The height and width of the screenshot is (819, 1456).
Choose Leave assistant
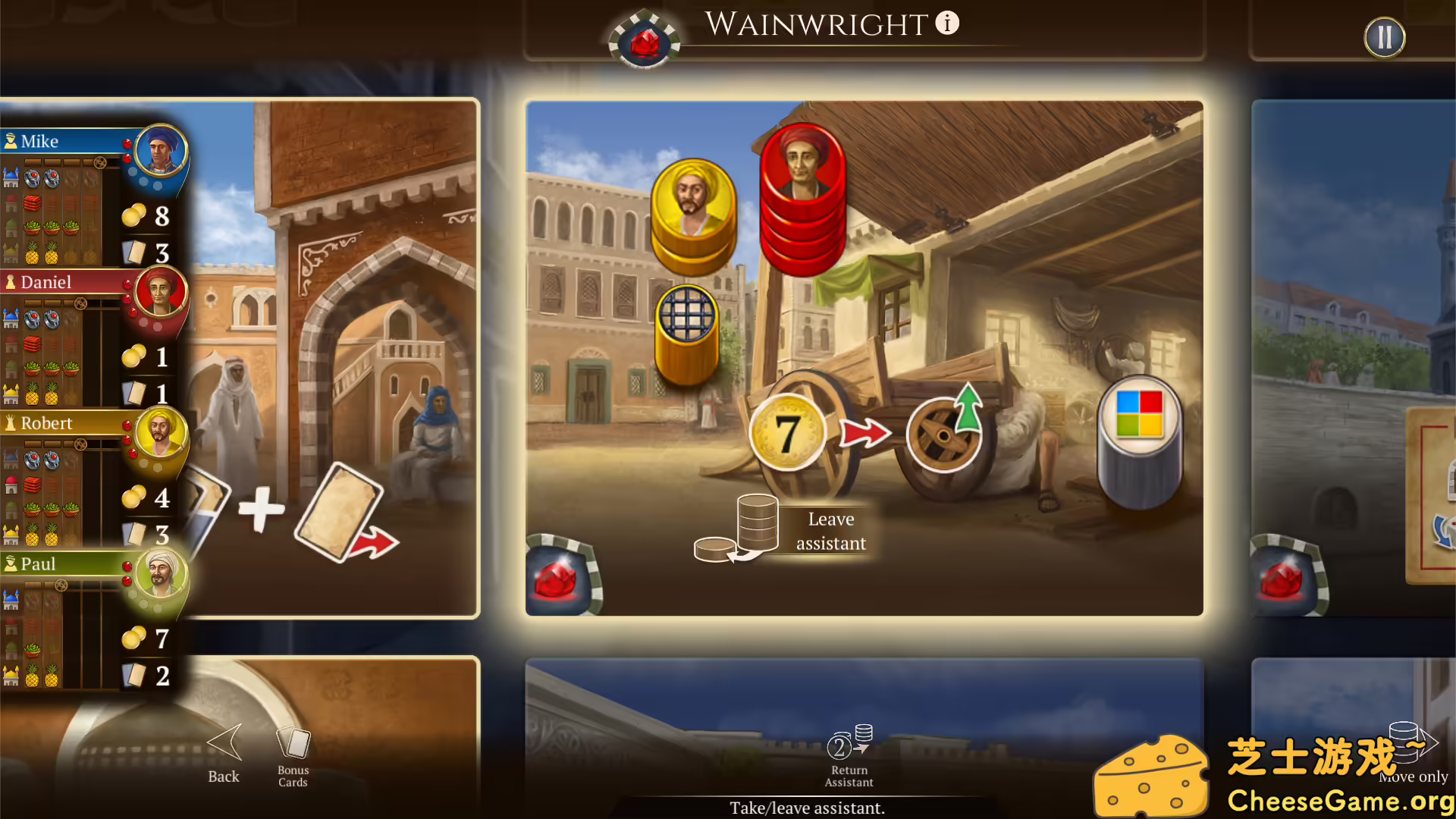point(830,531)
